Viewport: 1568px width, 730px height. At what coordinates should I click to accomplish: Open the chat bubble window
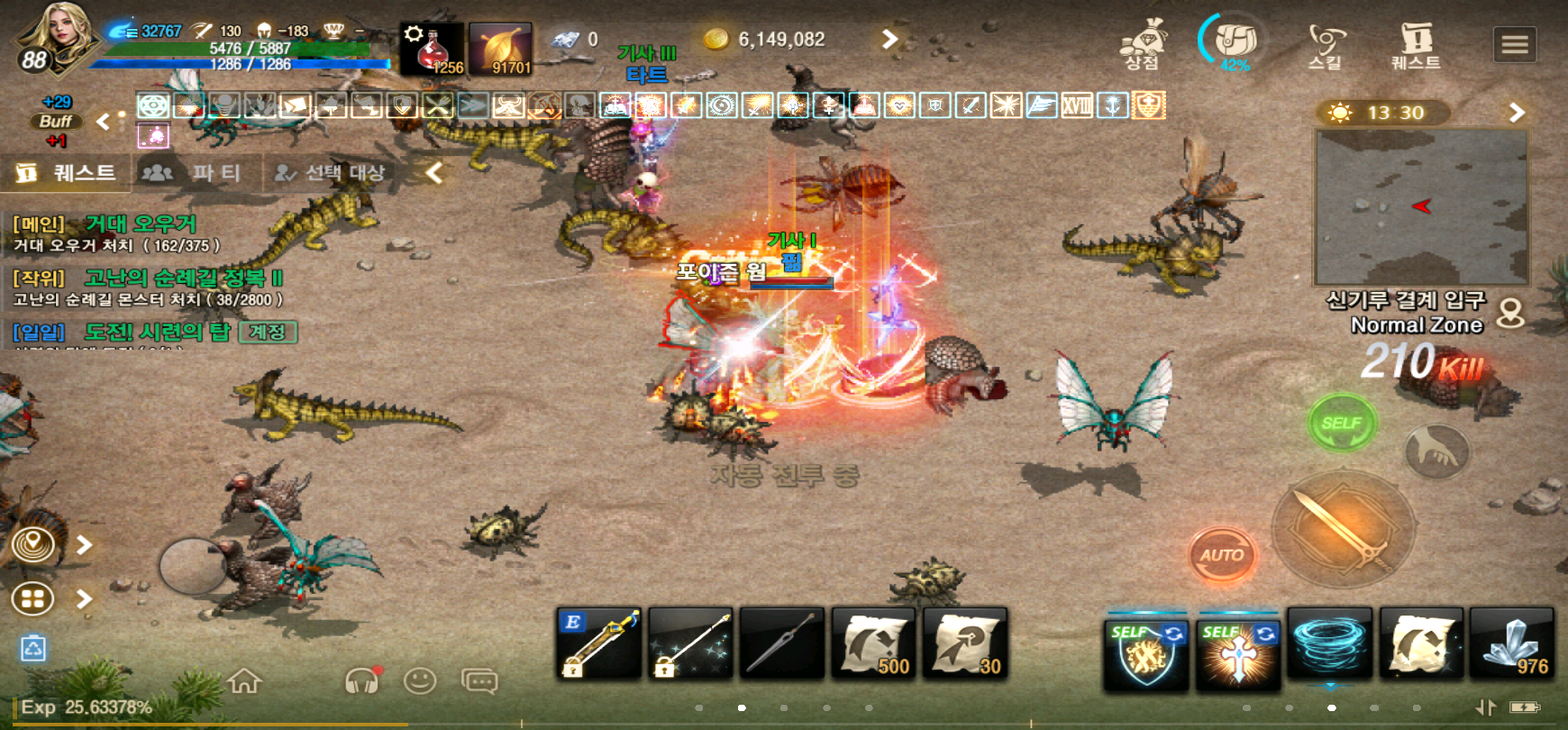click(x=479, y=680)
